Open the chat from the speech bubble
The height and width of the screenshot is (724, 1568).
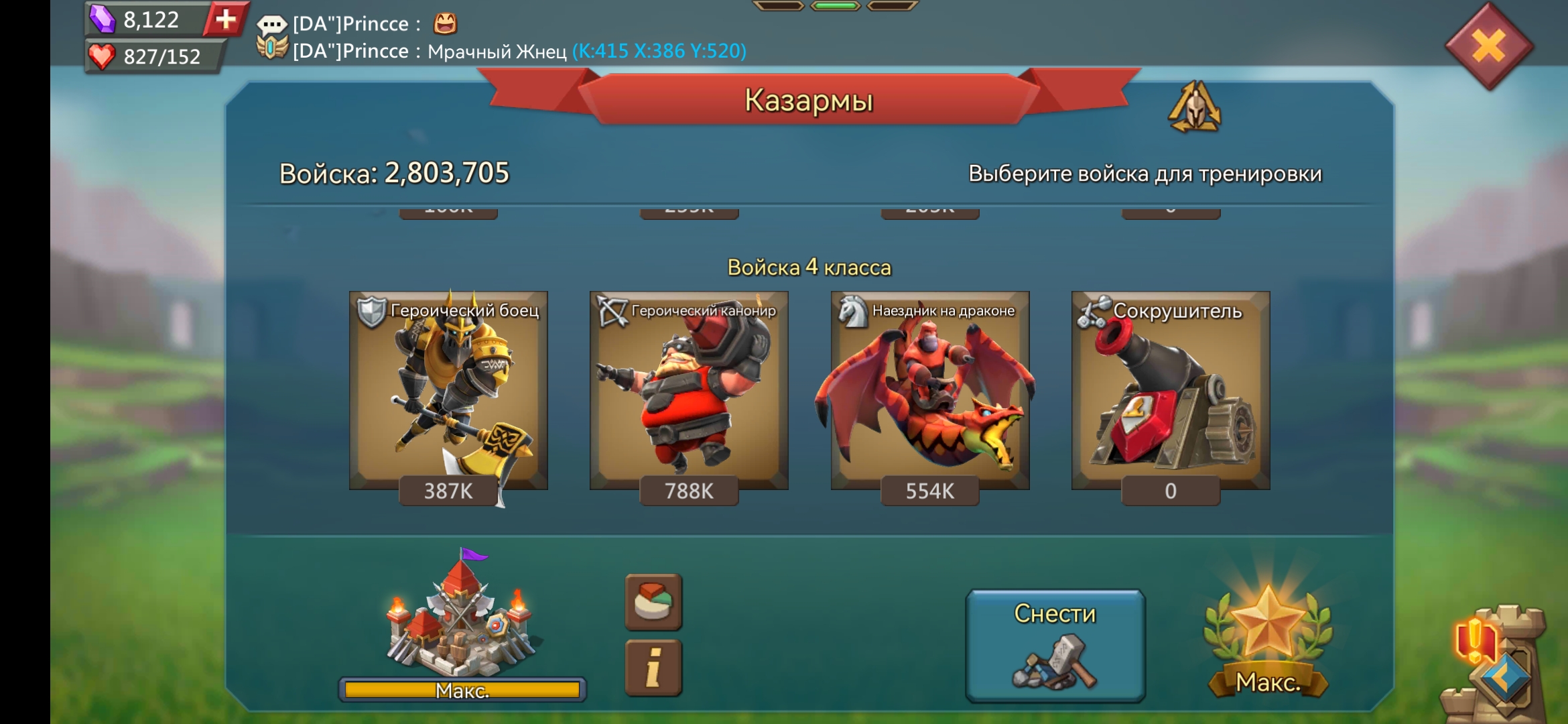271,25
